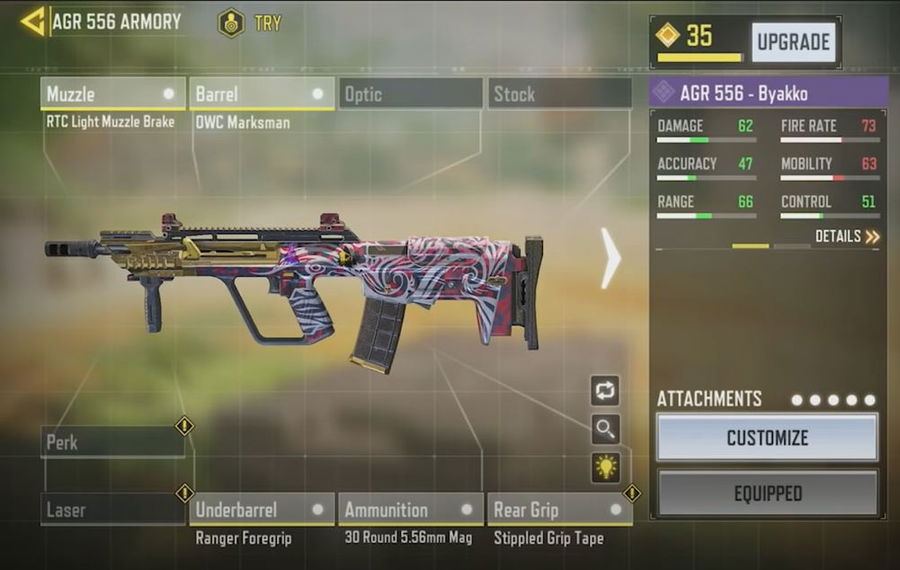Select the Perk slot
The image size is (900, 570).
pyautogui.click(x=112, y=442)
